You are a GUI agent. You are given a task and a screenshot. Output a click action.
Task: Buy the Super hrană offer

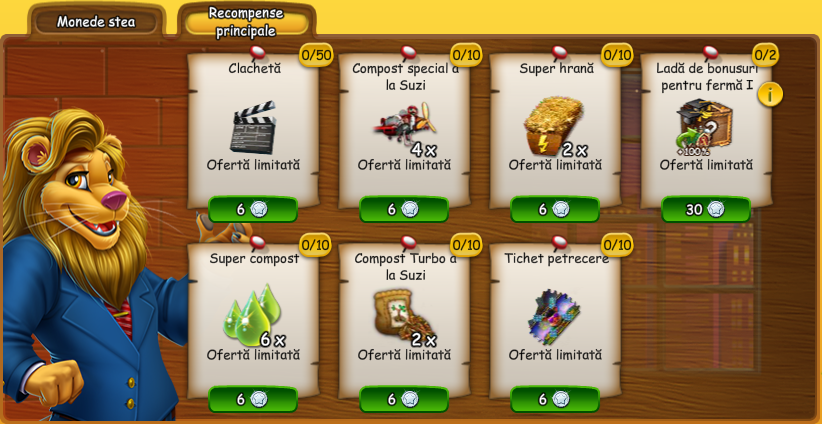coord(554,209)
